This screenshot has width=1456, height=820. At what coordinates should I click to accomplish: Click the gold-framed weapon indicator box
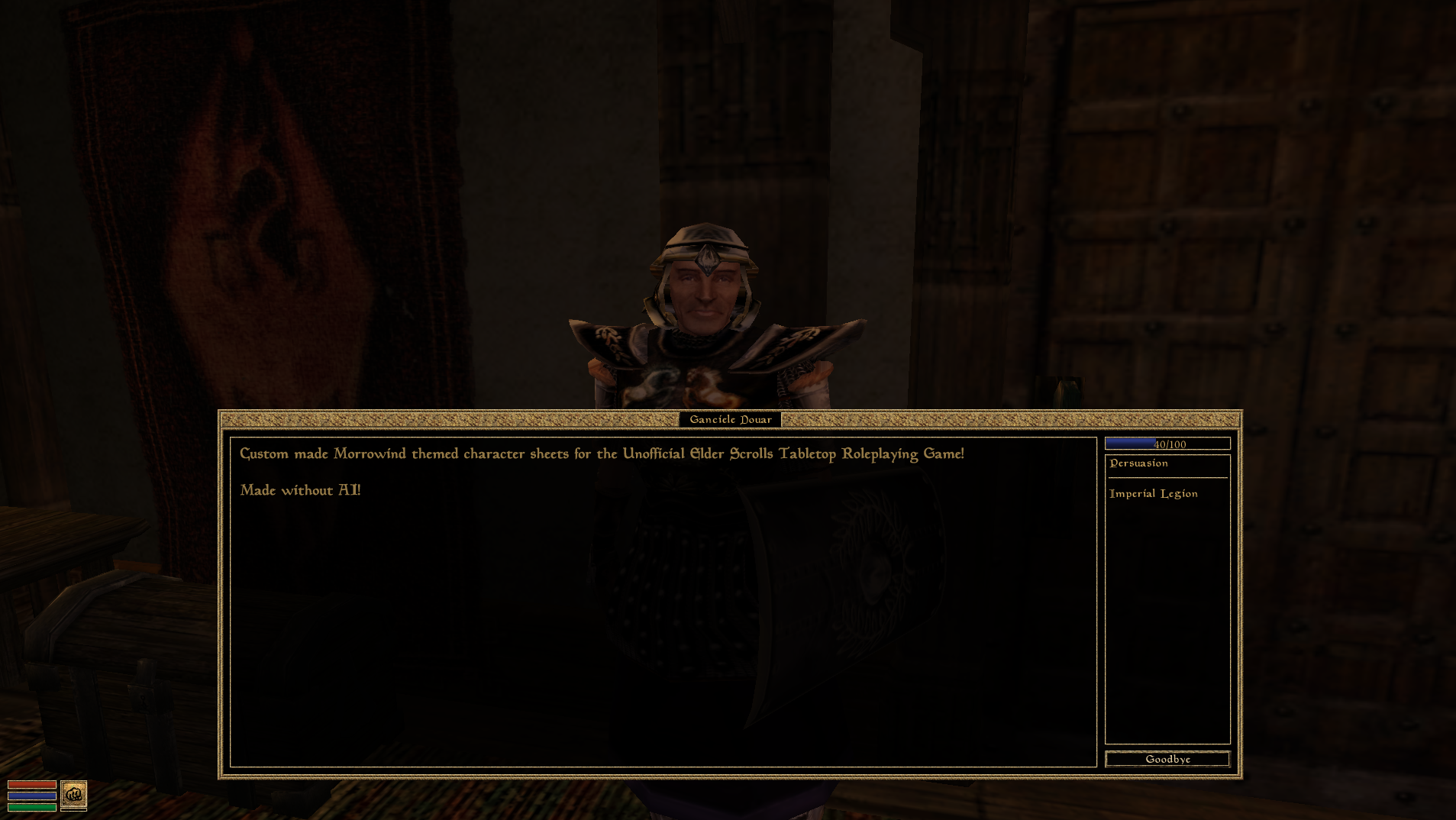coord(73,796)
